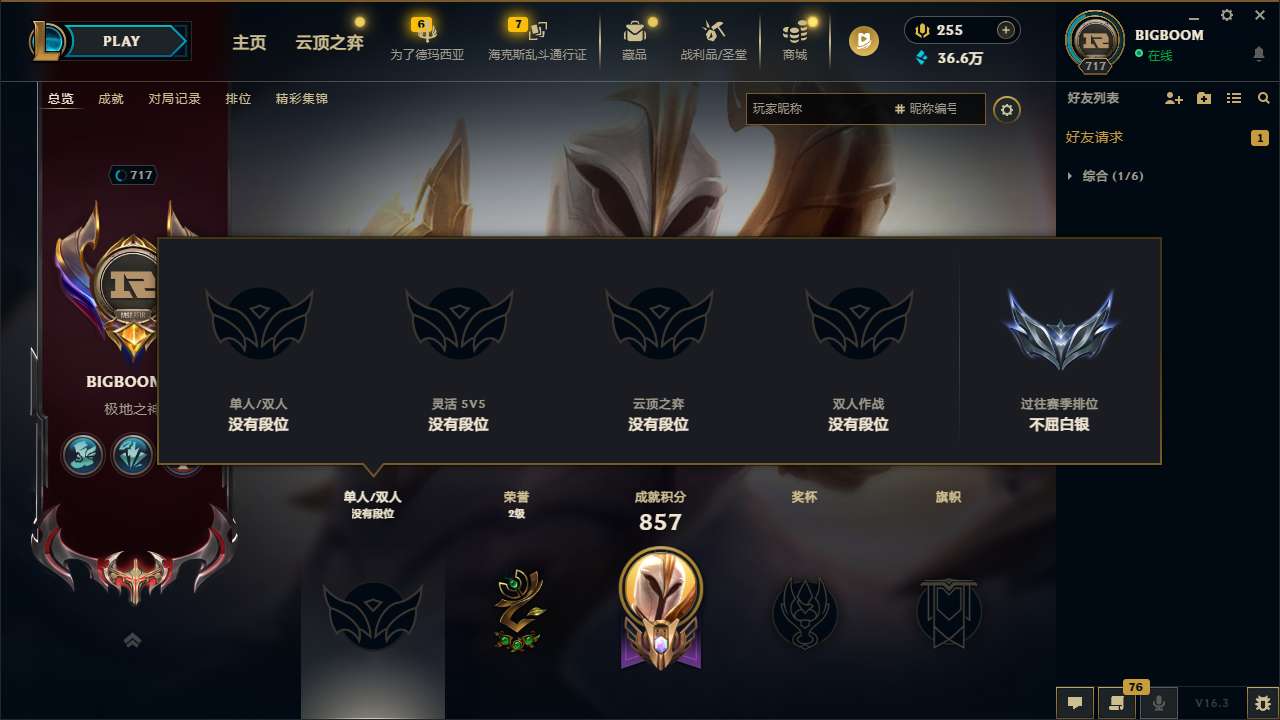Image resolution: width=1280 pixels, height=720 pixels.
Task: Open 战利品/圣堂 loot crafting icon
Action: (x=713, y=33)
